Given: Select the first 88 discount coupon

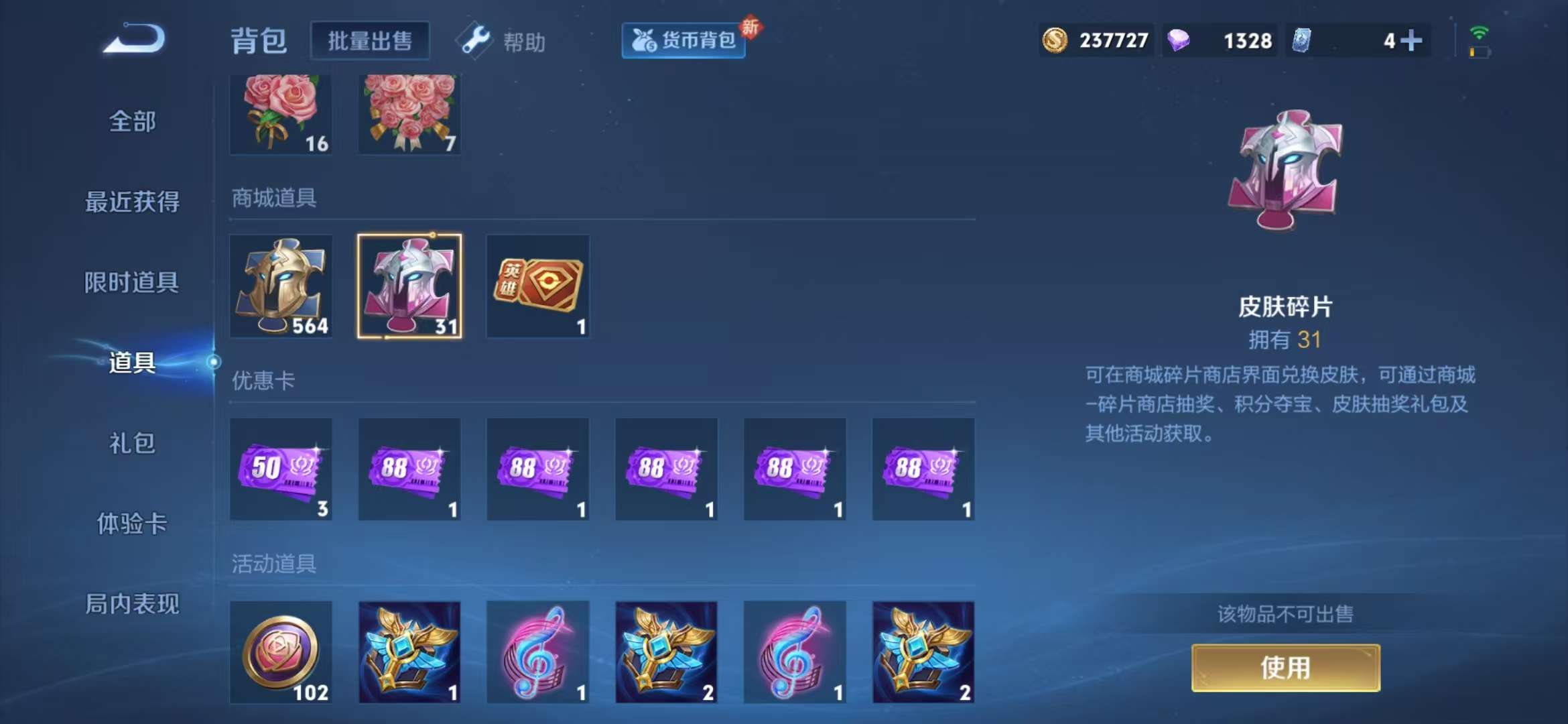Looking at the screenshot, I should [x=409, y=469].
